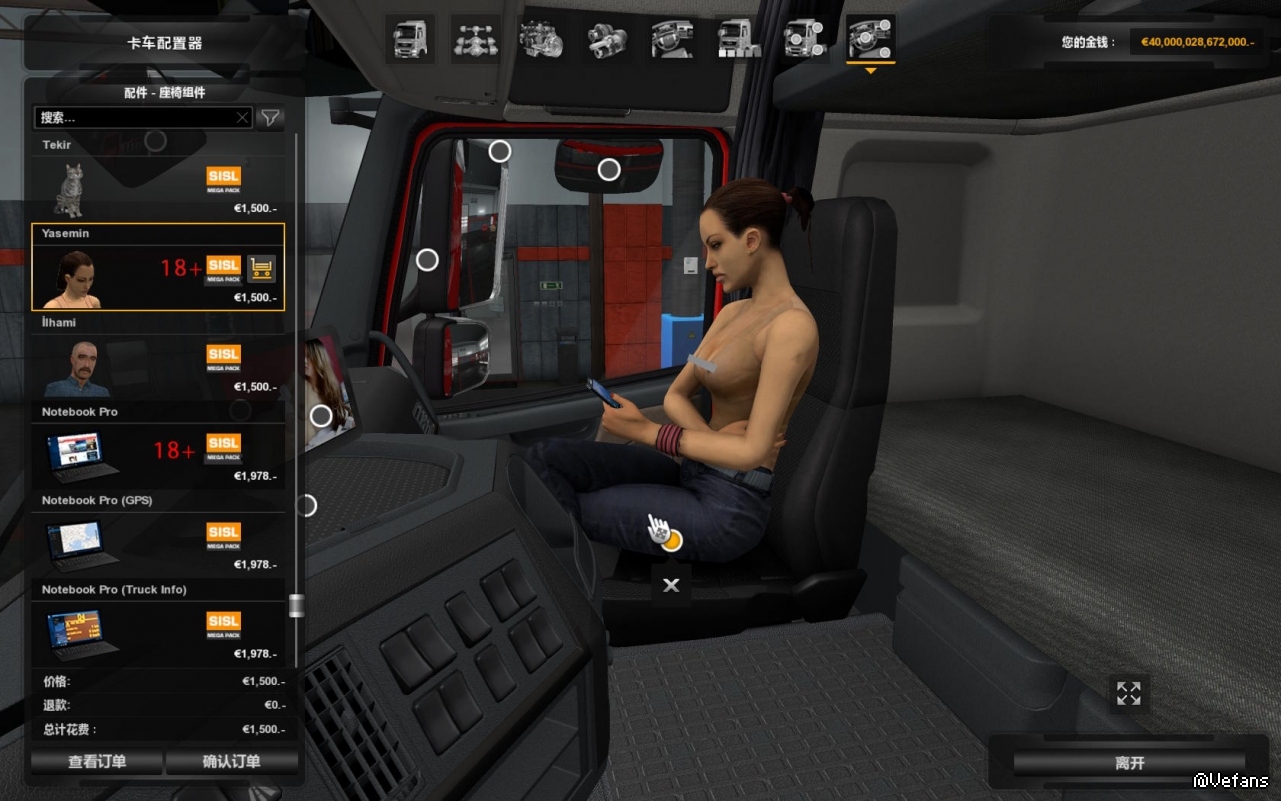Add Yasemin to cart with the cart icon
Image resolution: width=1281 pixels, height=801 pixels.
tap(261, 268)
